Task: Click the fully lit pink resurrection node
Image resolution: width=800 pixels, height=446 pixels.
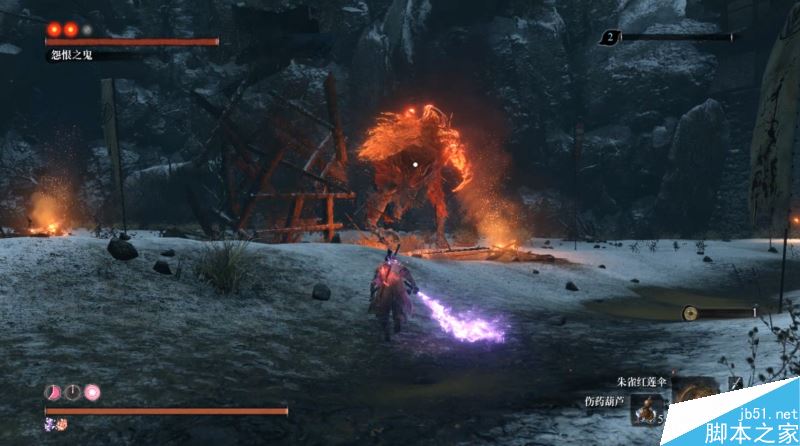Action: tap(92, 391)
